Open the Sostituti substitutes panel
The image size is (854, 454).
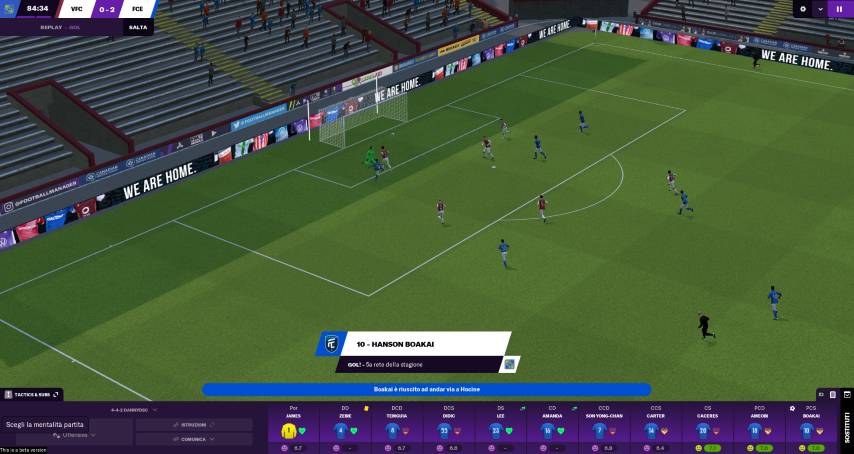tap(847, 427)
